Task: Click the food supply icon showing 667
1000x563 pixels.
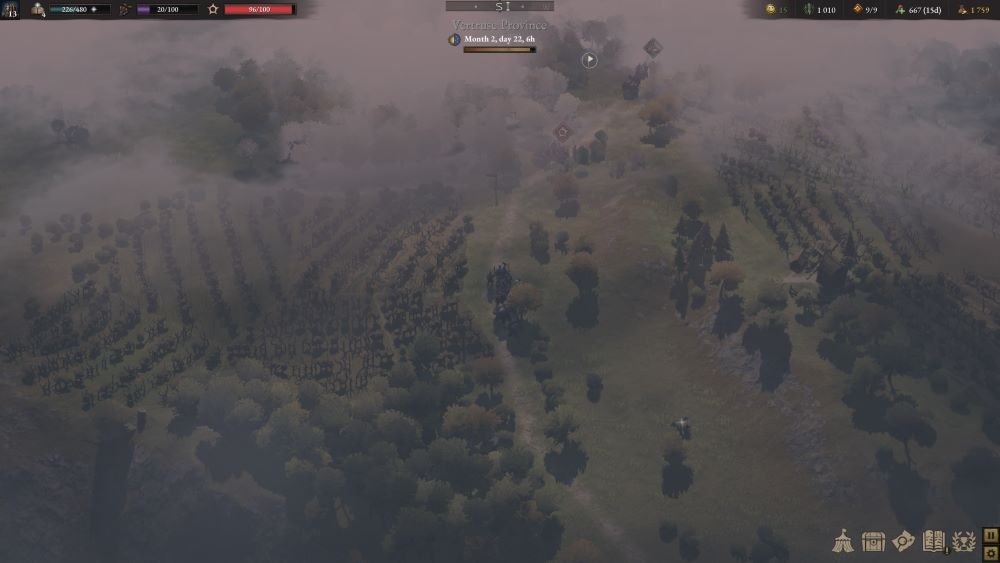Action: (x=899, y=10)
